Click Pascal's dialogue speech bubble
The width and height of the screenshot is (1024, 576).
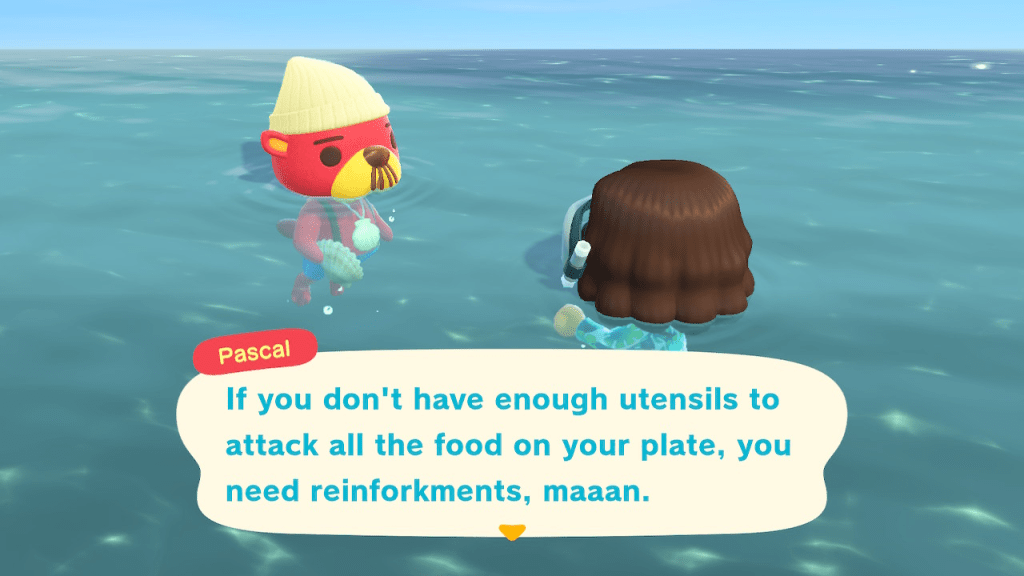pos(511,445)
